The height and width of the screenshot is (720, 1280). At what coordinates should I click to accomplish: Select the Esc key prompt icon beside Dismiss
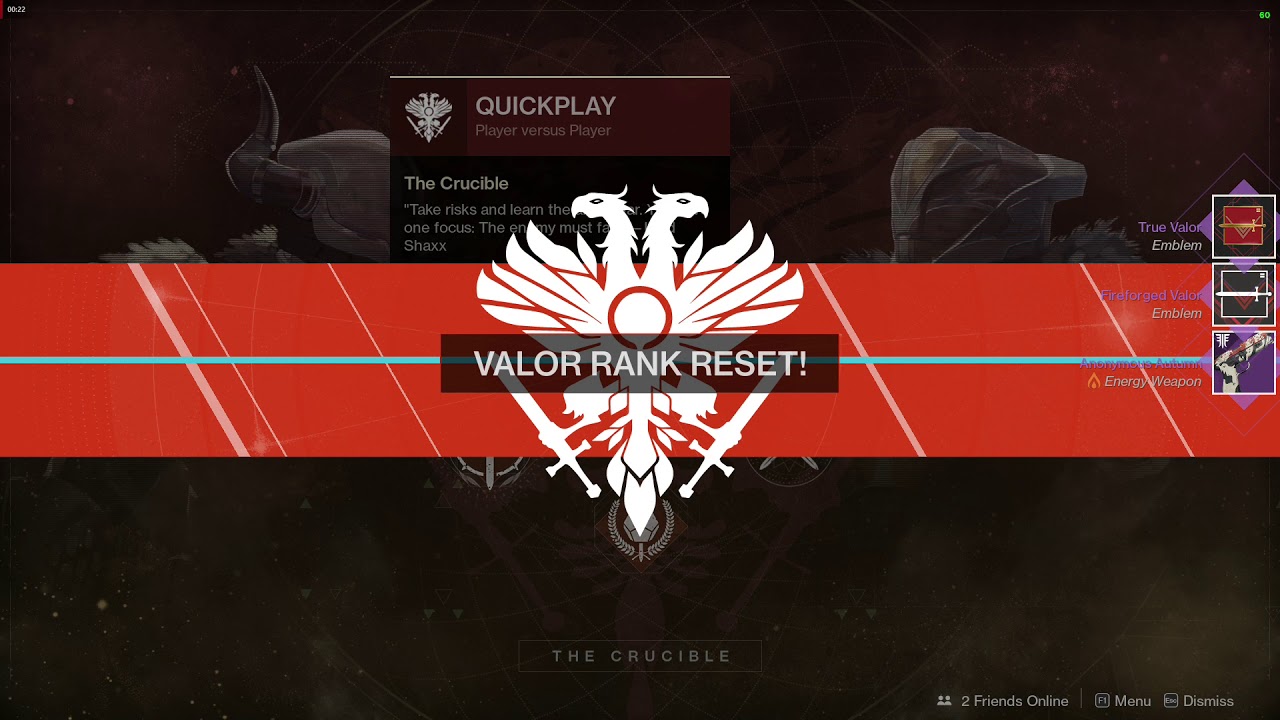(1172, 701)
